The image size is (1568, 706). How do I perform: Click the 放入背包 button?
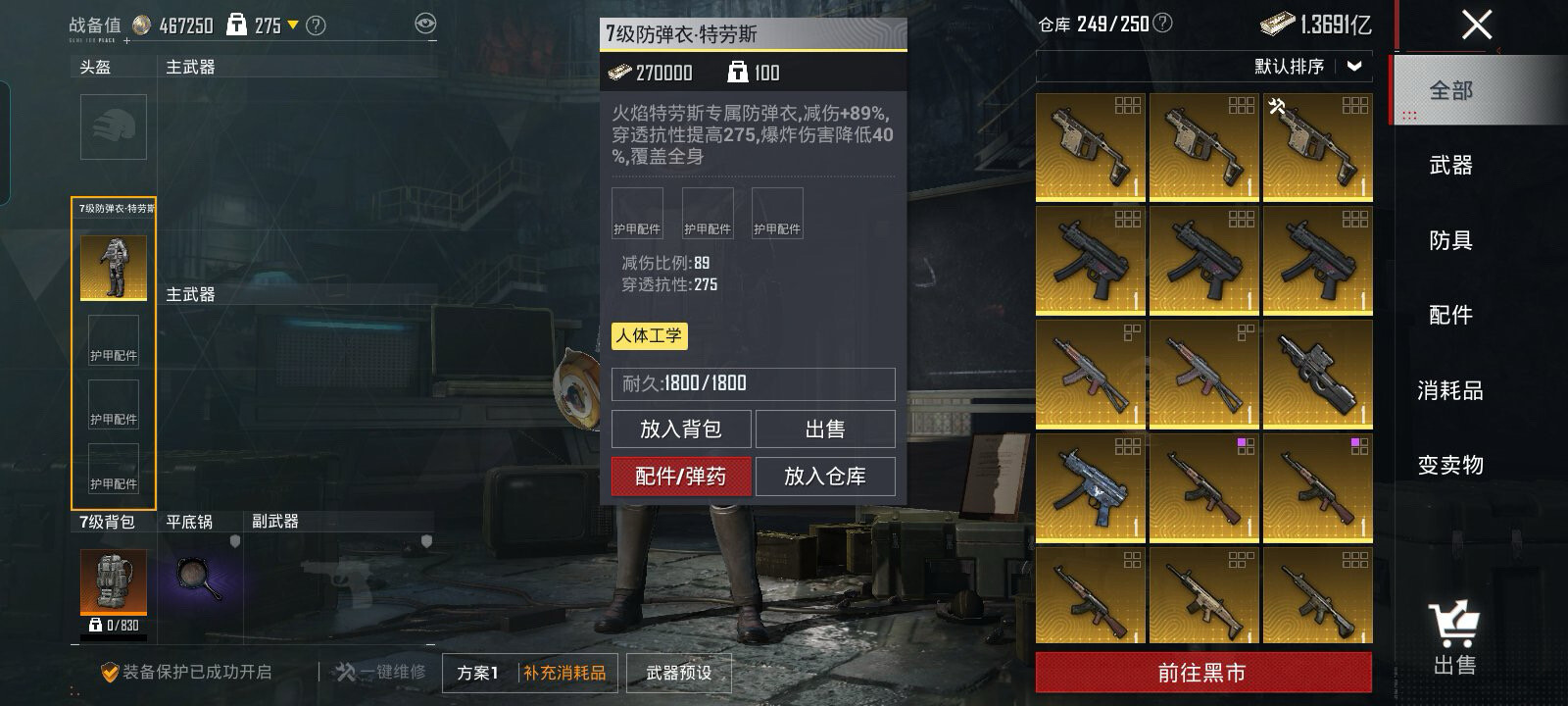pyautogui.click(x=681, y=429)
